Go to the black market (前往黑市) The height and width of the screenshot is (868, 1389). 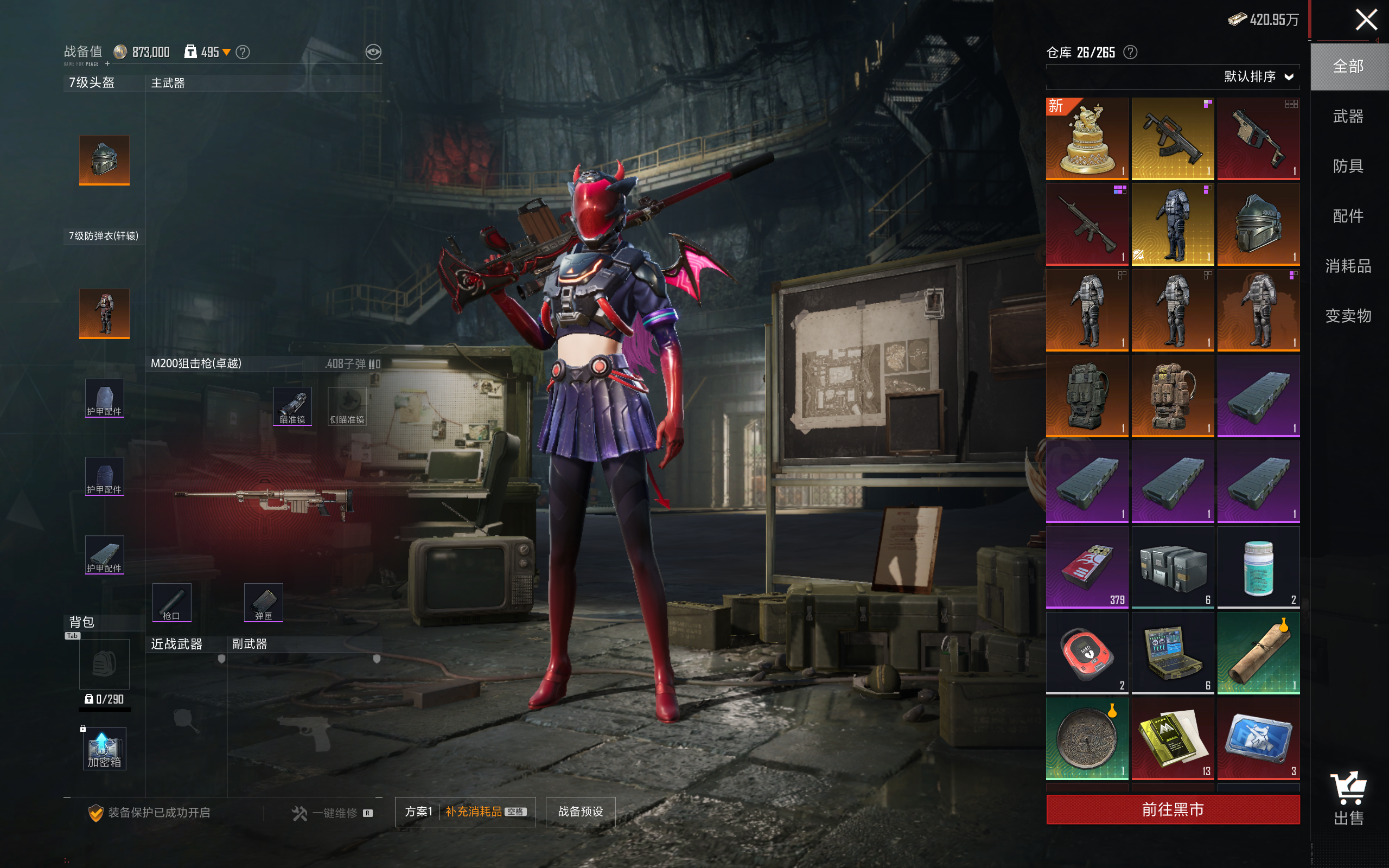click(1172, 809)
